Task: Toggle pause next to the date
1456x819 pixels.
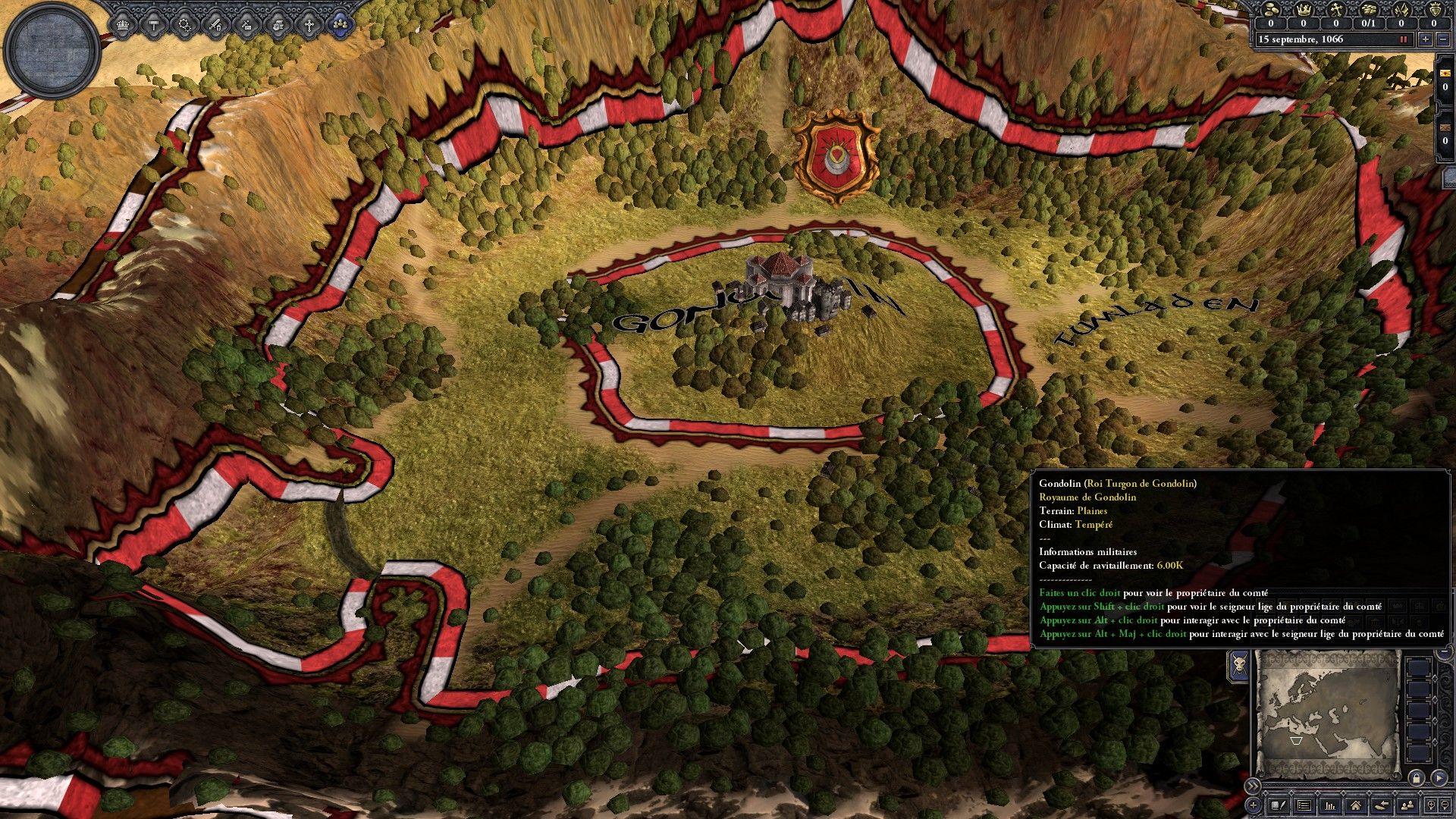Action: (1404, 39)
